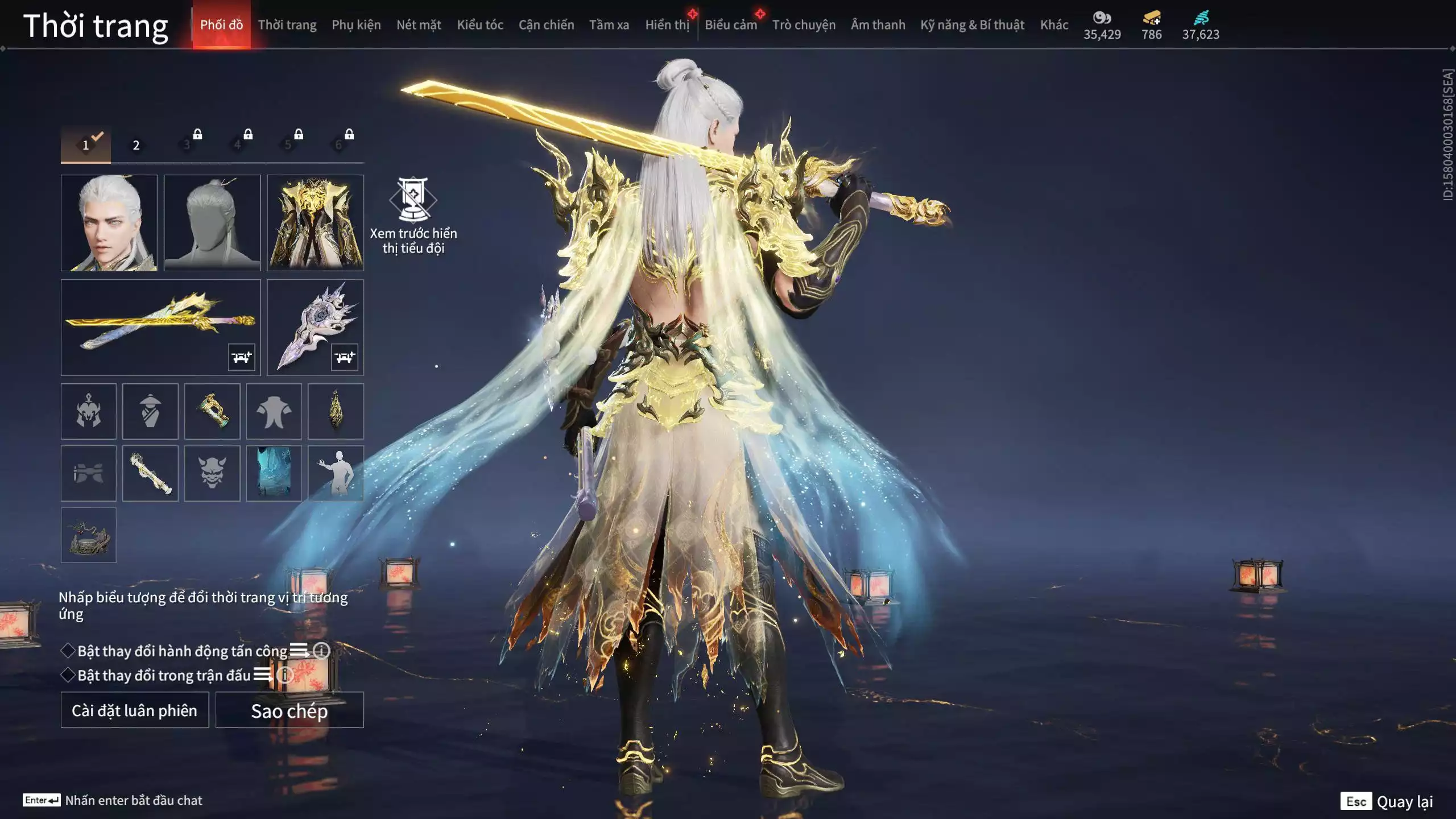
Task: Show the Biểu cảm tab
Action: 730,25
